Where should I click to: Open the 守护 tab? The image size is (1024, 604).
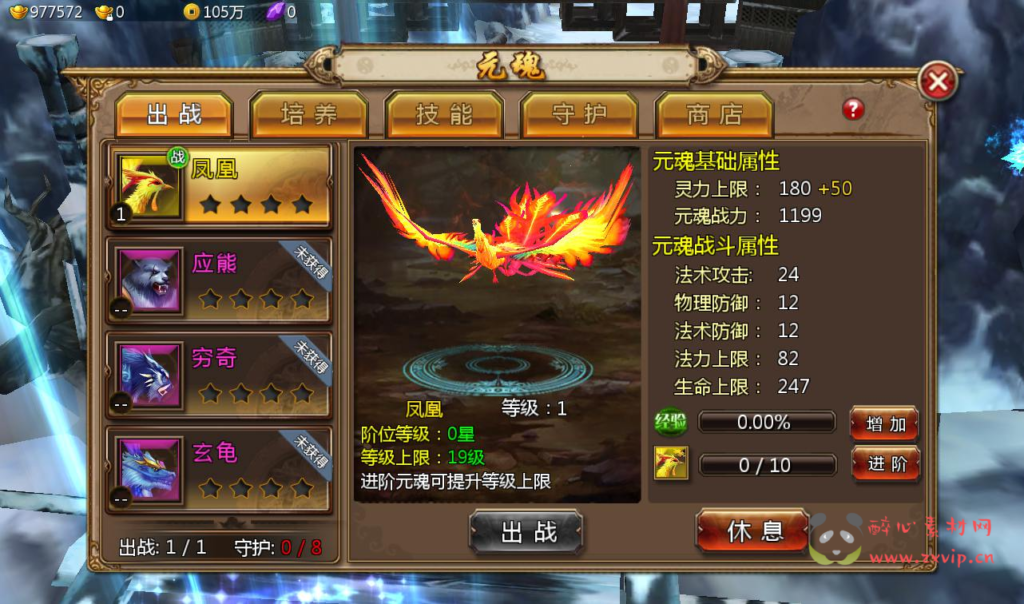579,115
